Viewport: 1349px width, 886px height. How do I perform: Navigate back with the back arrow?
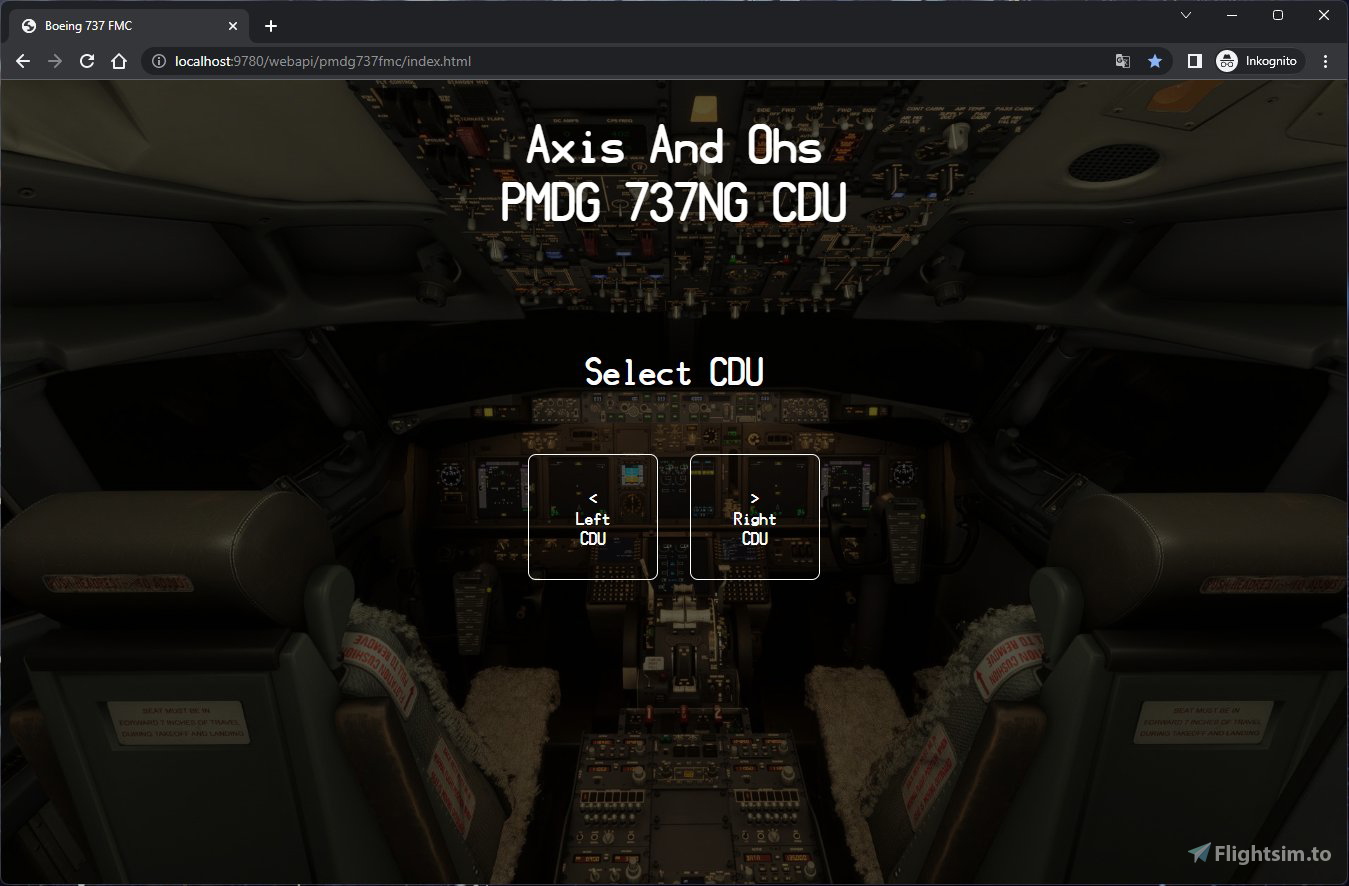click(x=22, y=61)
